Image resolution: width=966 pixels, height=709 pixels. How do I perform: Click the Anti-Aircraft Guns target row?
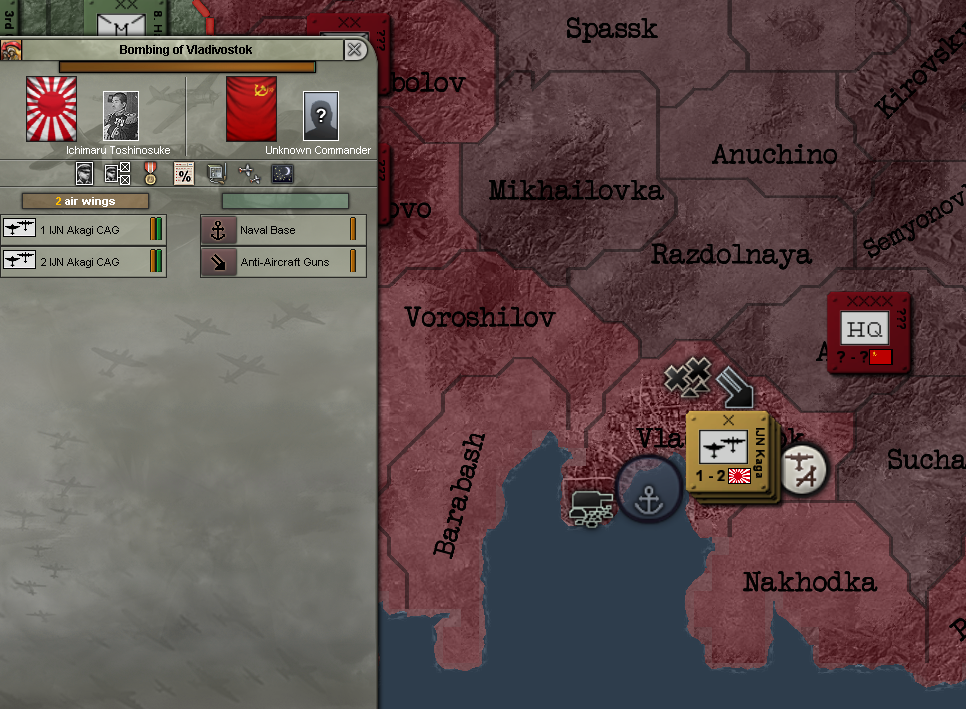[x=283, y=262]
